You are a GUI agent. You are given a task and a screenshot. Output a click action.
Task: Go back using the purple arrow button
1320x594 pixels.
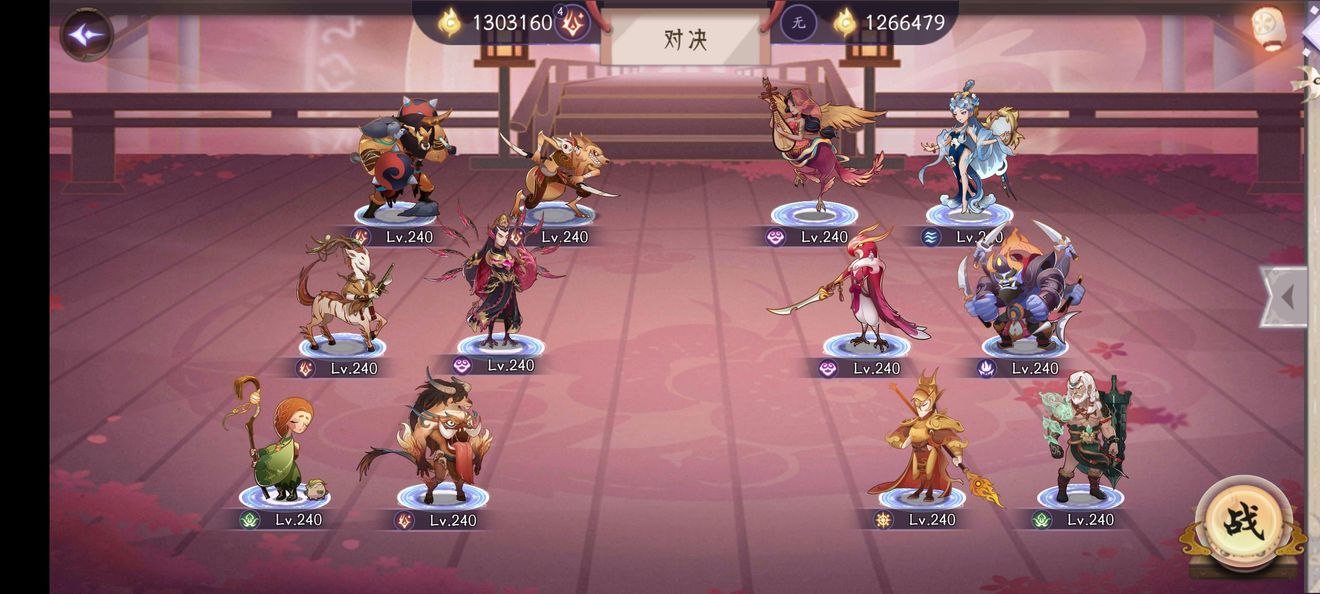(87, 34)
